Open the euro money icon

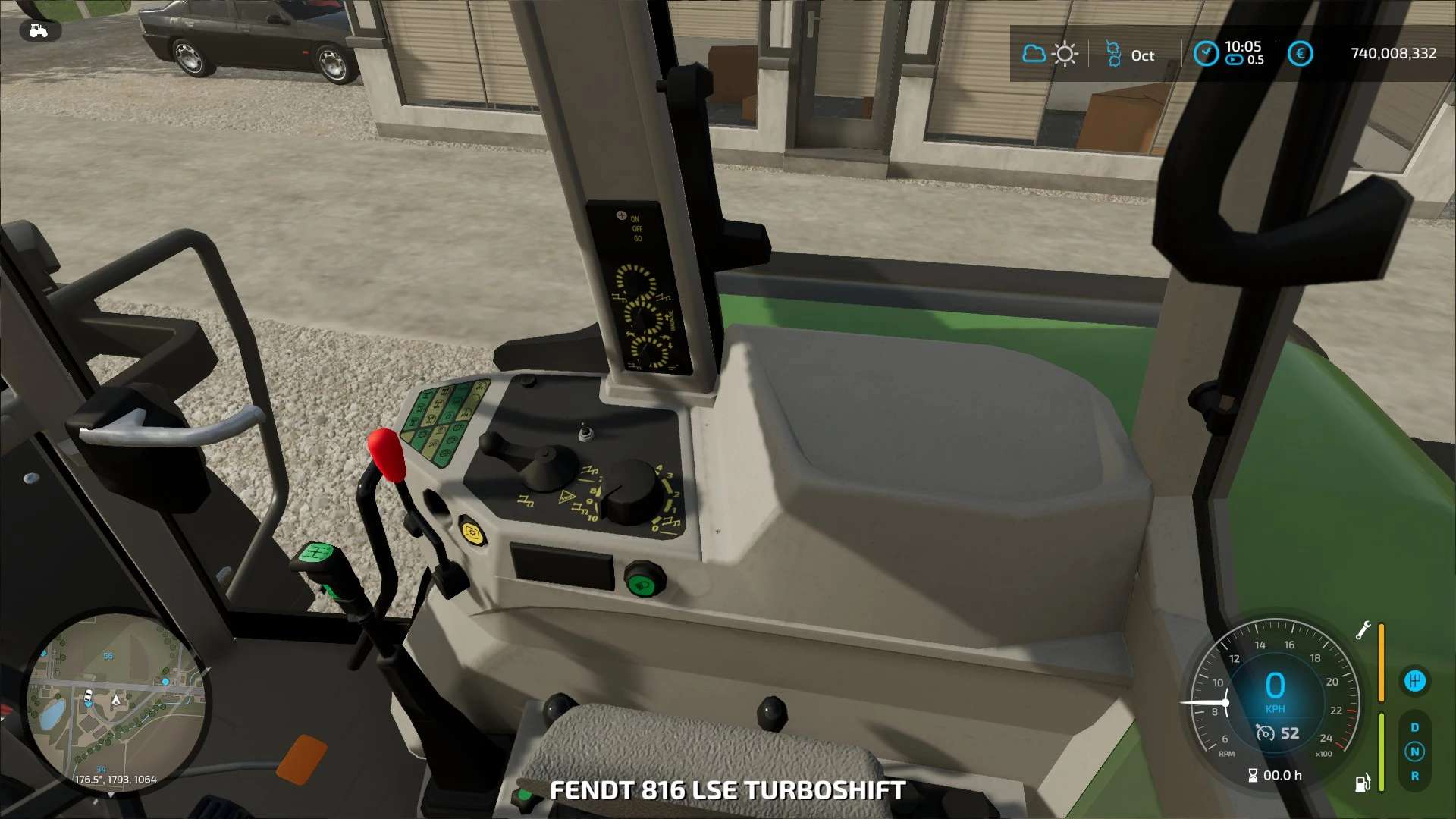(x=1300, y=53)
